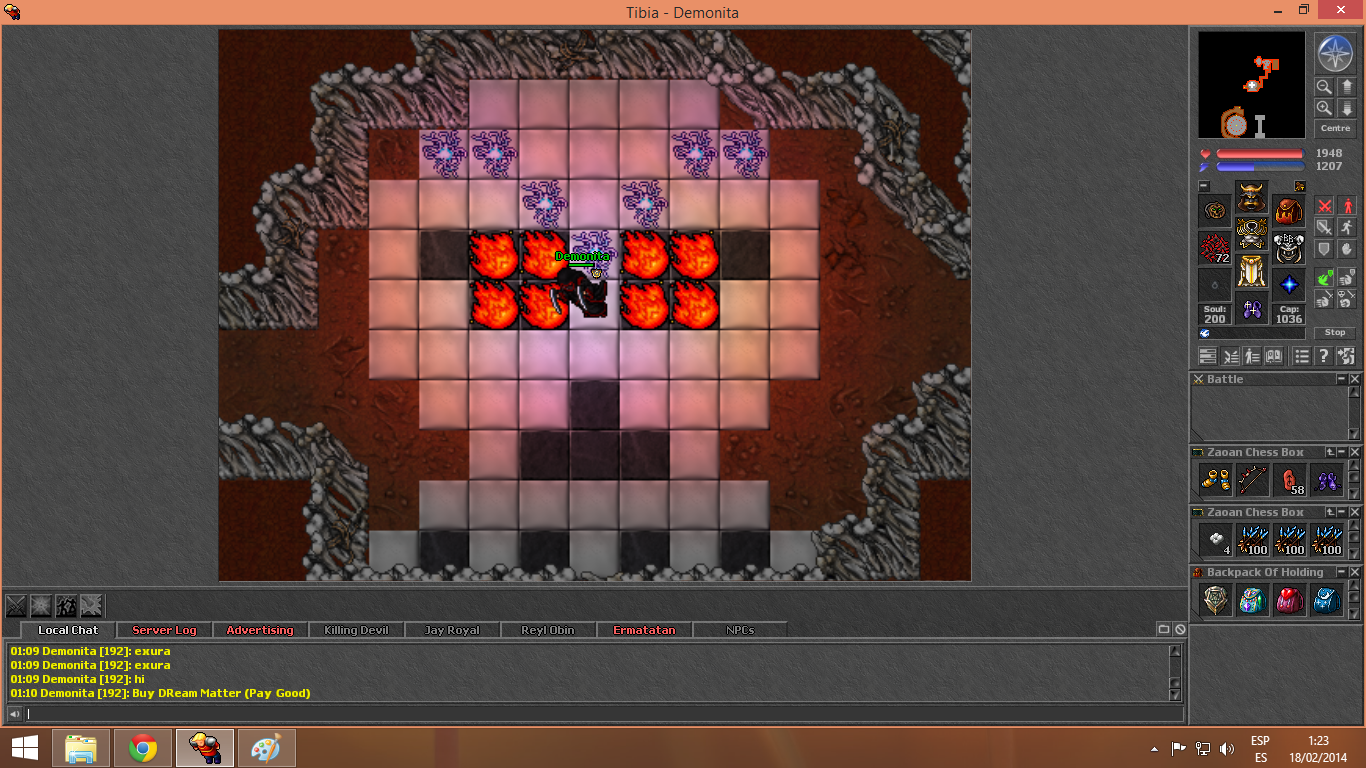Zoom in on the minimap

pyautogui.click(x=1324, y=108)
